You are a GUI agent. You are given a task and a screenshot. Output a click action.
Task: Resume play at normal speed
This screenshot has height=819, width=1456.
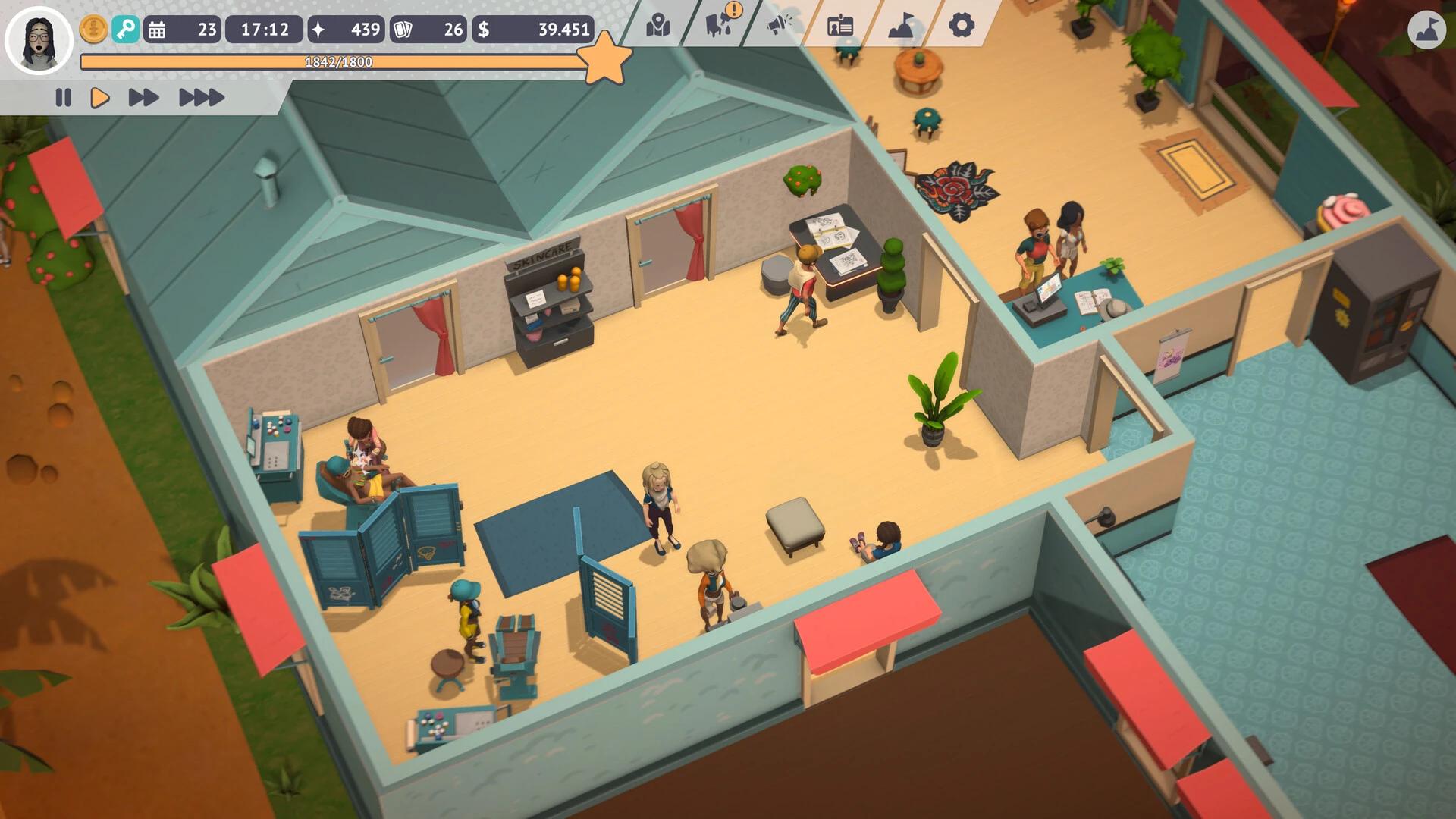(x=100, y=97)
